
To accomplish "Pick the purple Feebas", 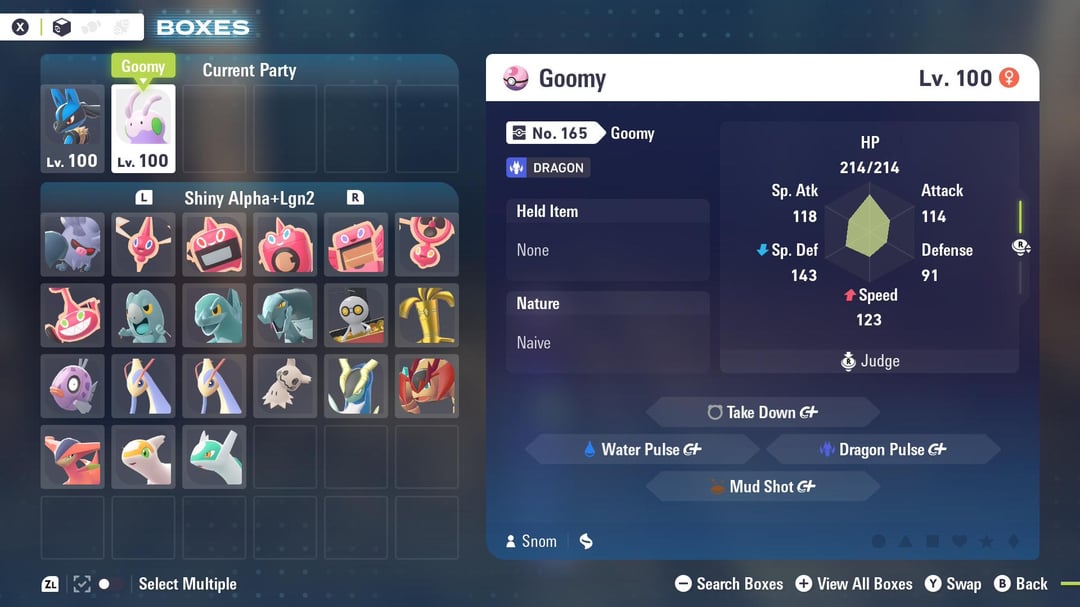I will point(72,386).
